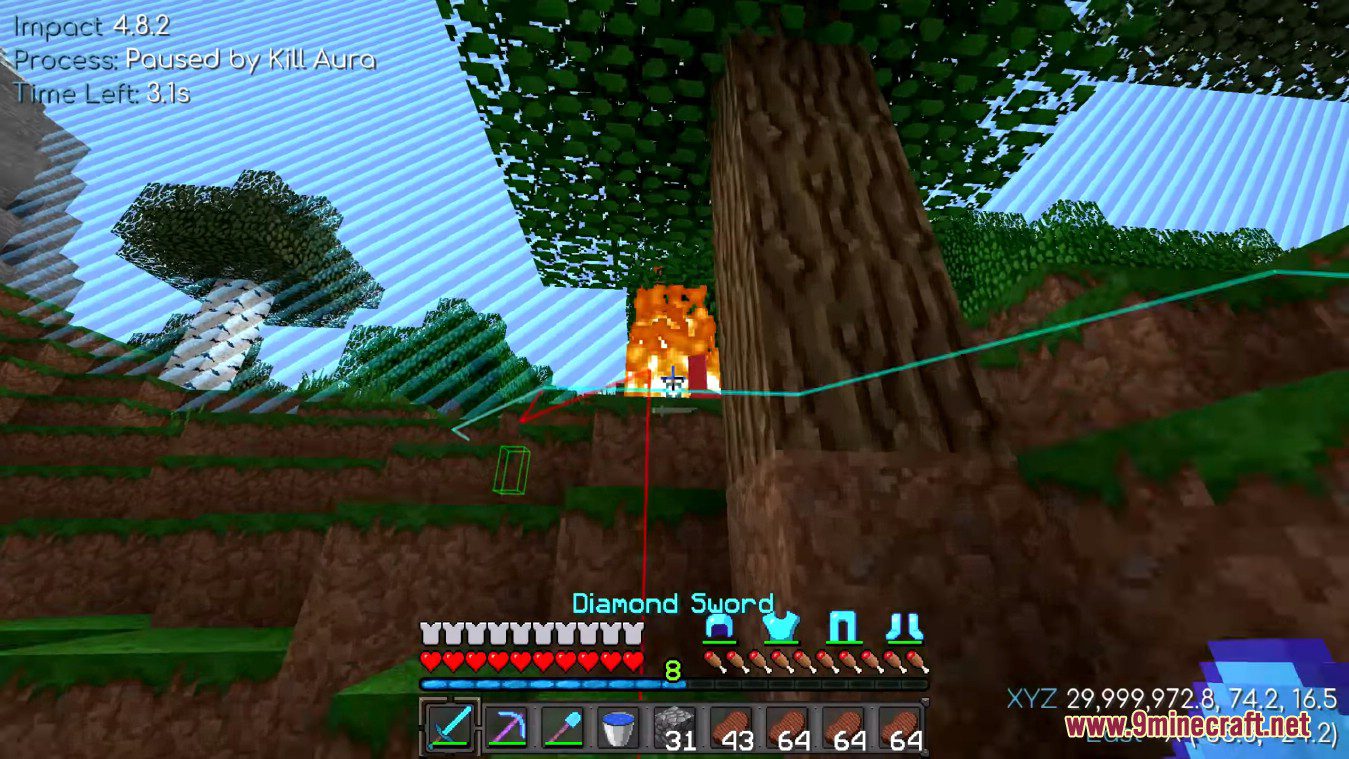The image size is (1349, 759).
Task: Select the diamond pickaxe in the hotbar
Action: (508, 730)
